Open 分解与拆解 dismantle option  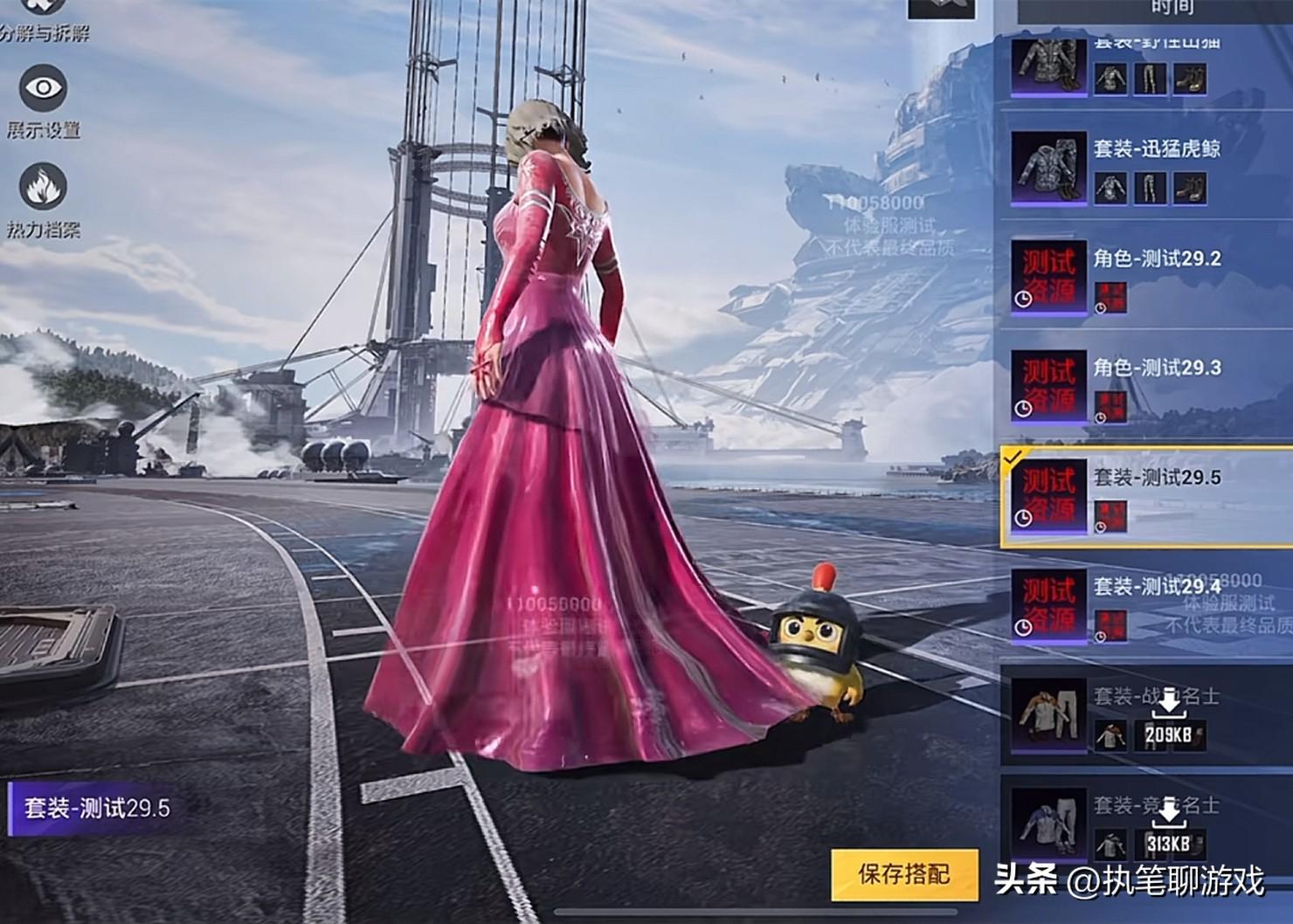[x=43, y=16]
